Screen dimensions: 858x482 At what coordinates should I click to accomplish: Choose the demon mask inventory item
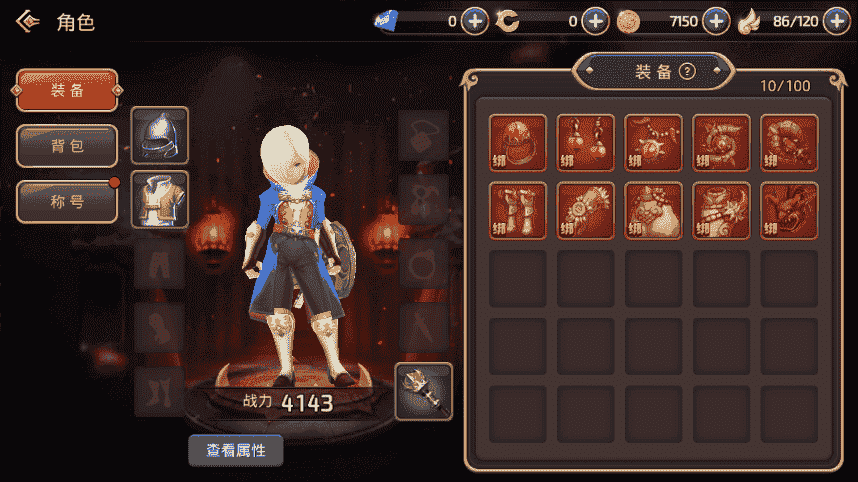point(790,211)
